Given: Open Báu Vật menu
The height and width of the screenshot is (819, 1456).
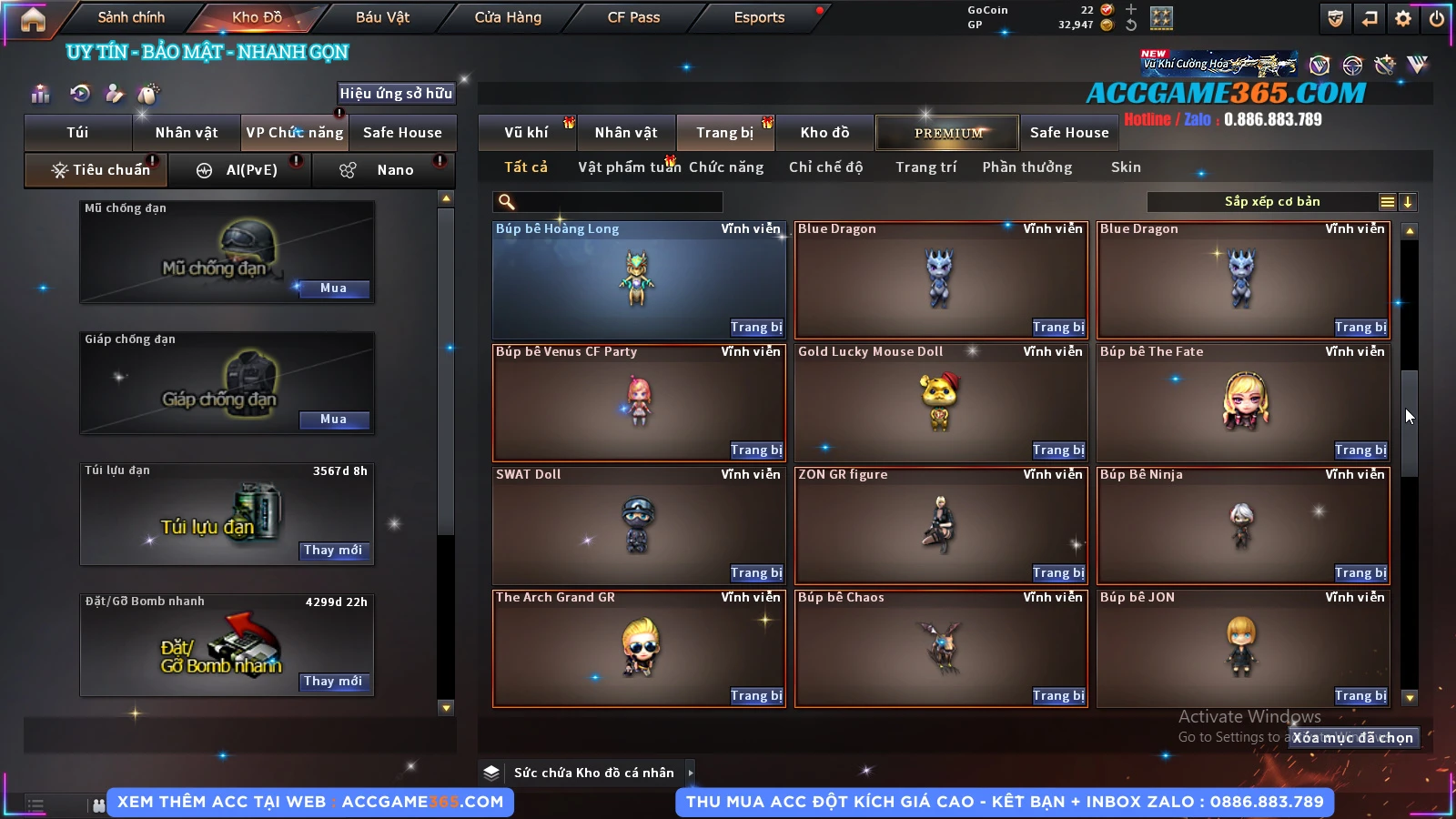Looking at the screenshot, I should (x=382, y=17).
